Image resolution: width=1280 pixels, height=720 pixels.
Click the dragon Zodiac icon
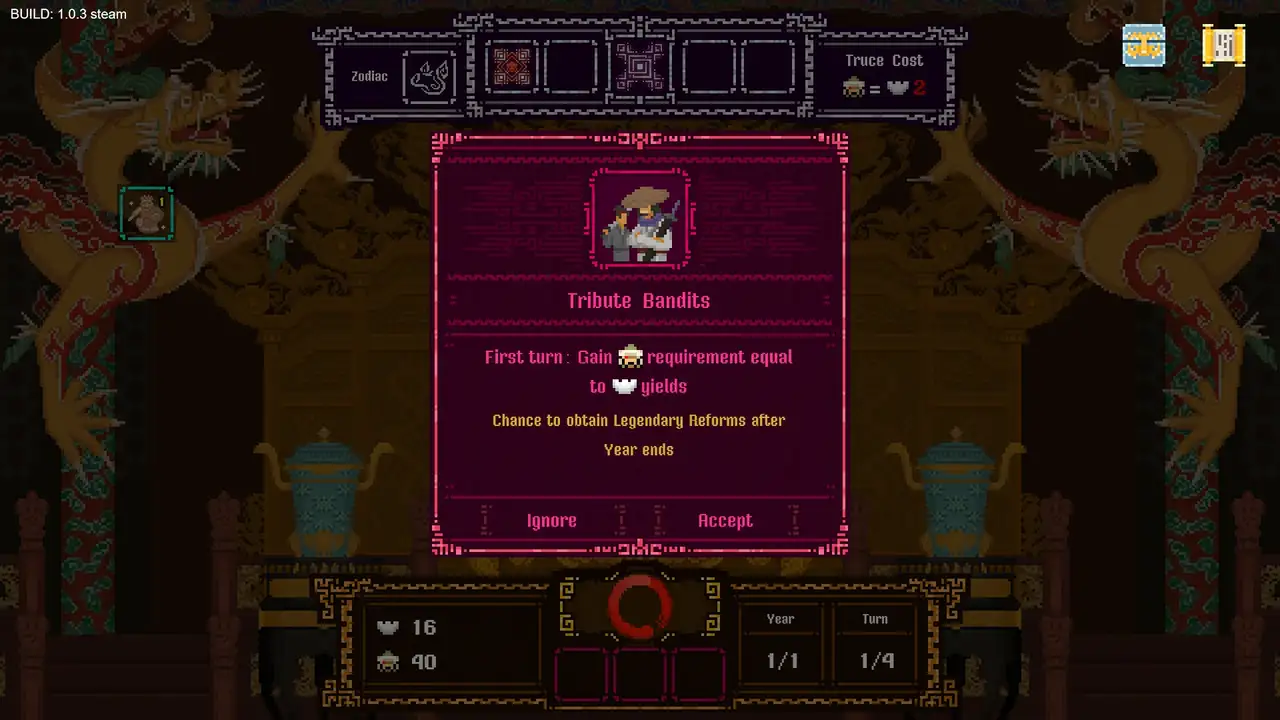(430, 77)
